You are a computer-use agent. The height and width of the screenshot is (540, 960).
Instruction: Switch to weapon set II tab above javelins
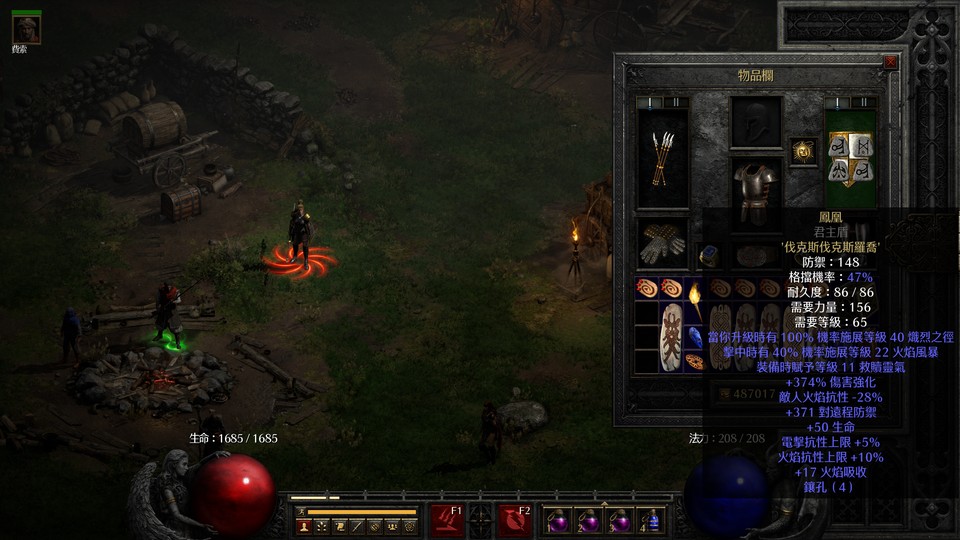point(674,103)
